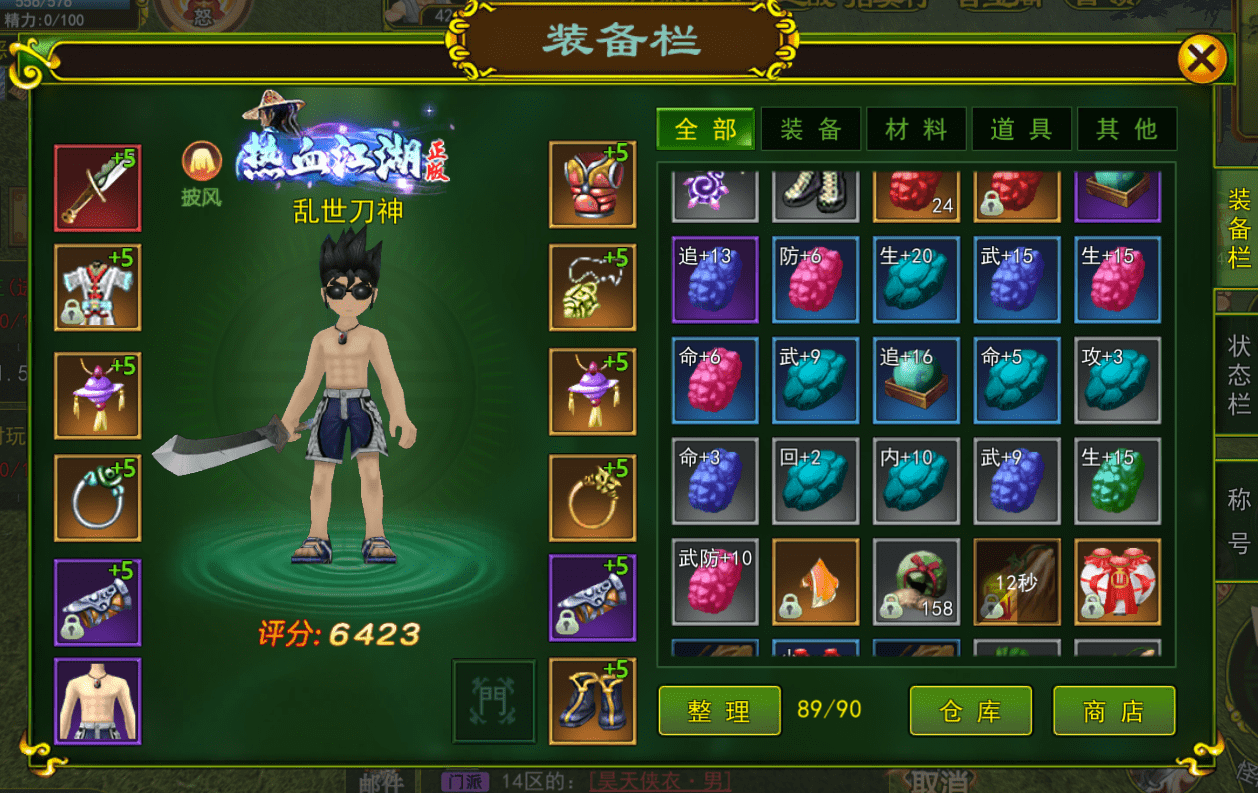Image resolution: width=1258 pixels, height=793 pixels.
Task: Switch to the 状态栏 side tab
Action: click(x=1239, y=375)
